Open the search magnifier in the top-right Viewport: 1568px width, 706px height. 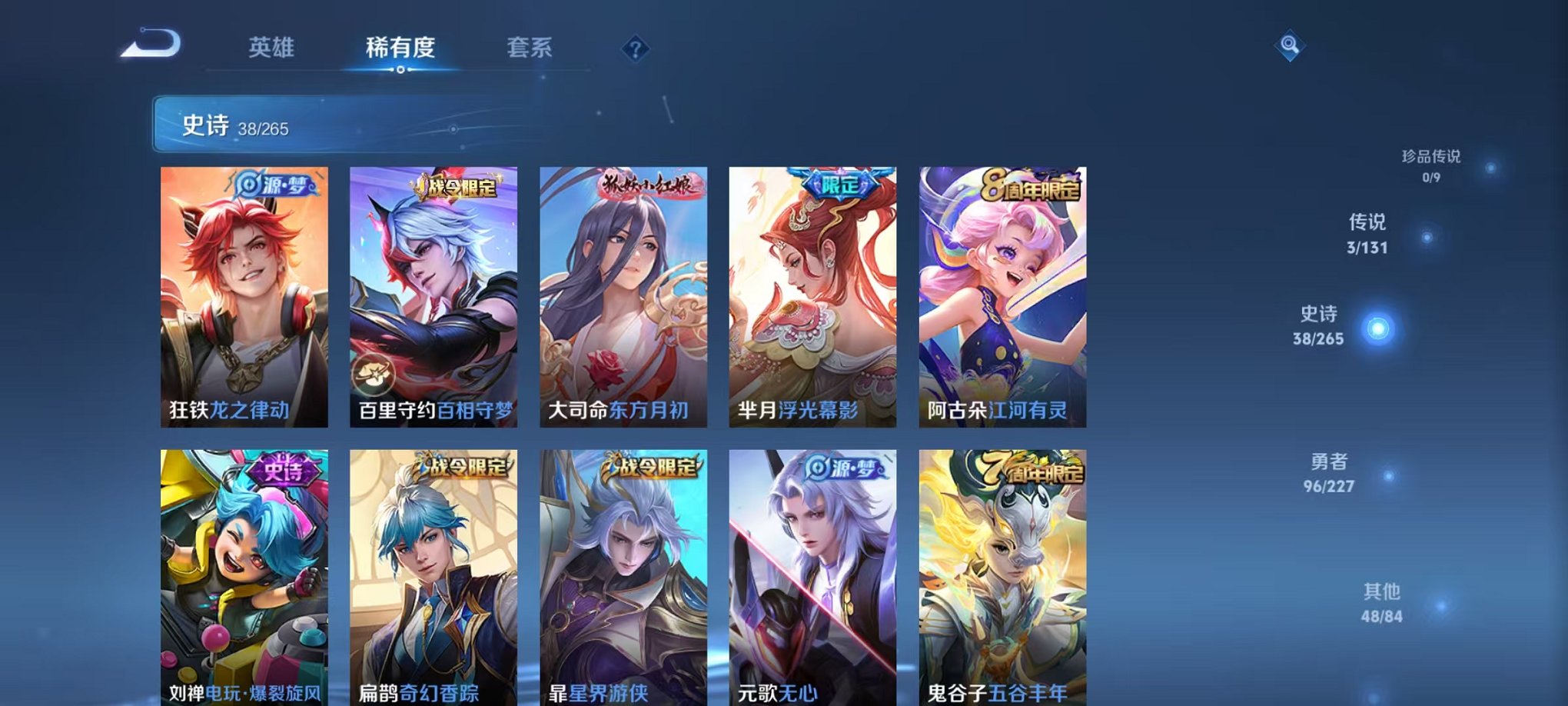[1291, 45]
